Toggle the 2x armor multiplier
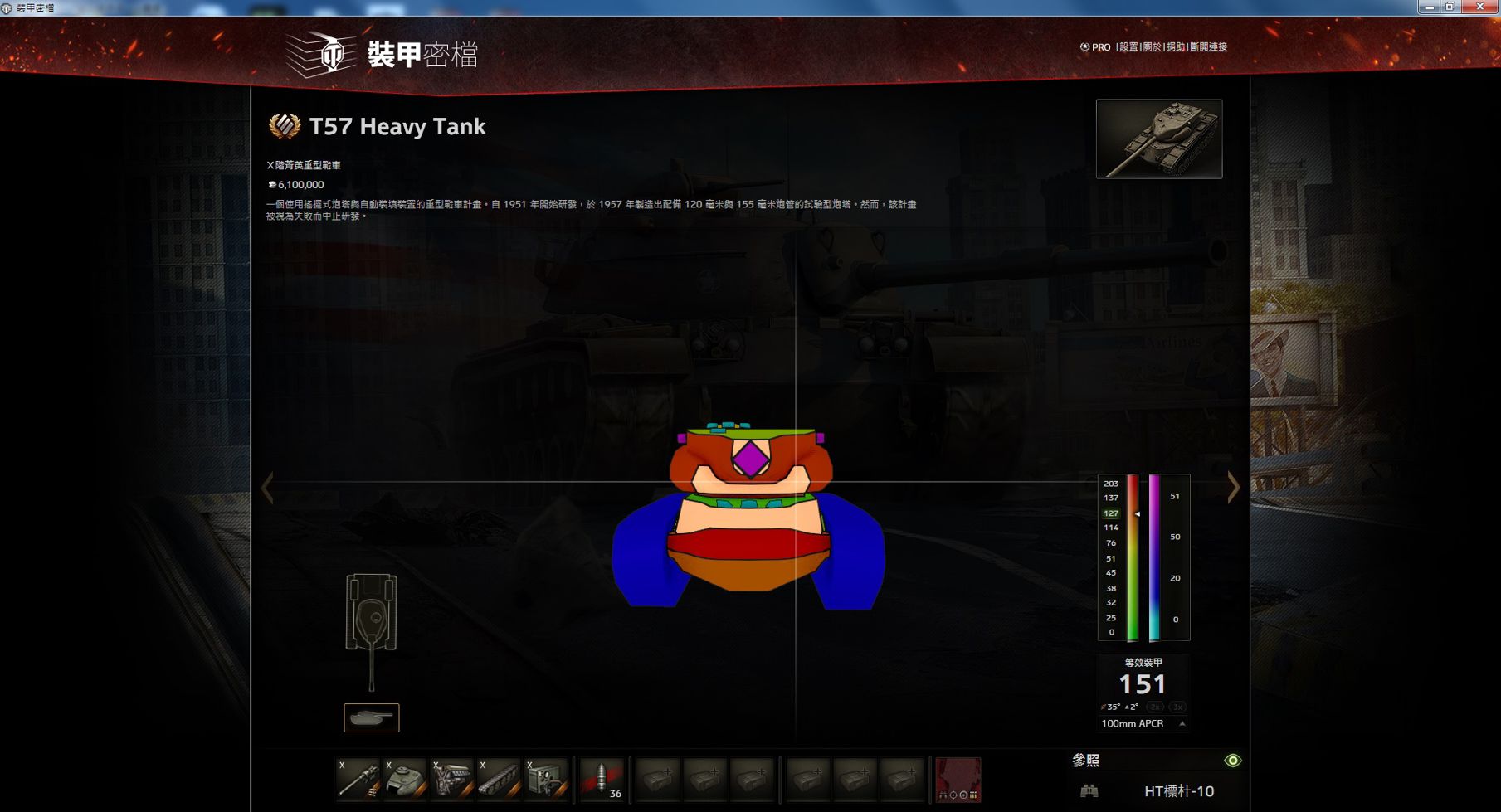The height and width of the screenshot is (812, 1501). (1153, 707)
